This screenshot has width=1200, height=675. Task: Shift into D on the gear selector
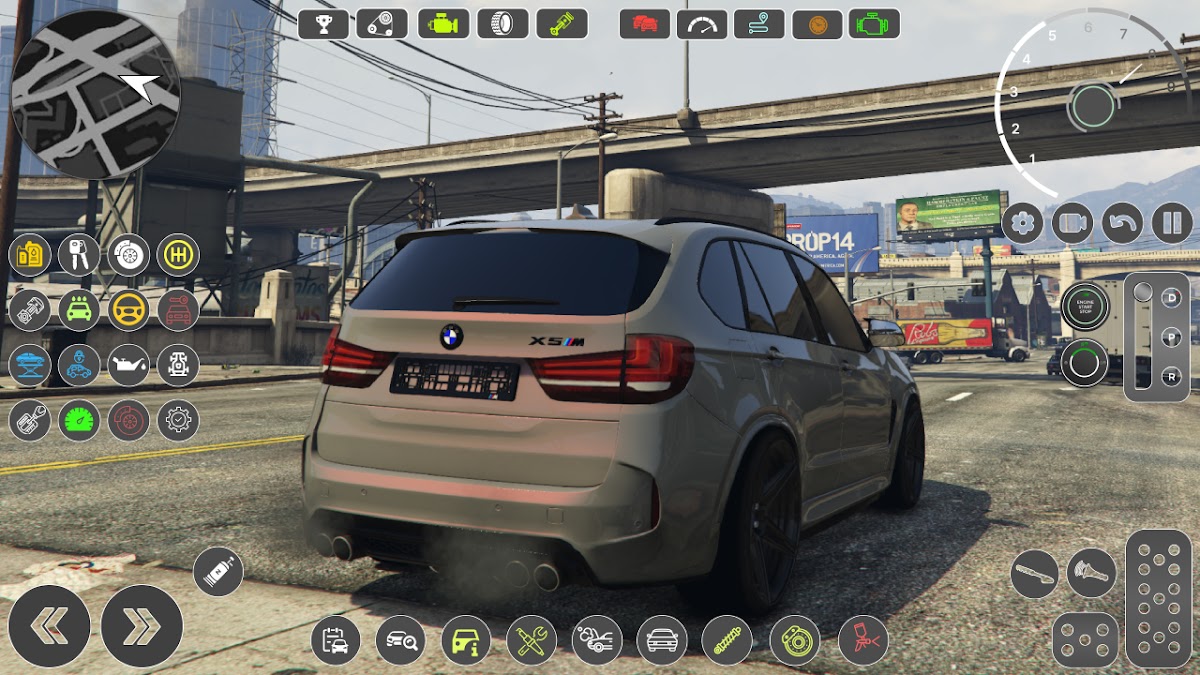[1171, 297]
